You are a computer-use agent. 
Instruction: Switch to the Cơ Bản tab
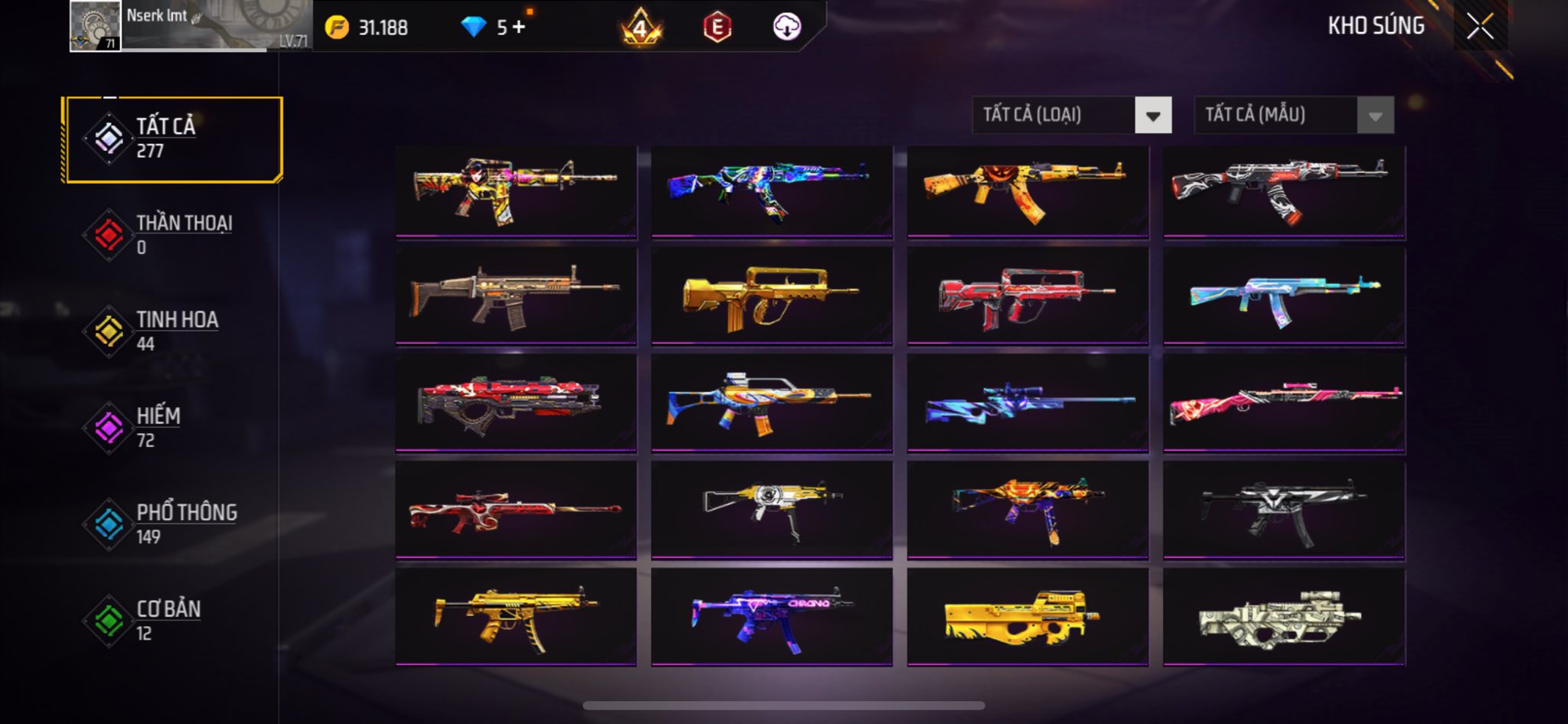click(174, 621)
